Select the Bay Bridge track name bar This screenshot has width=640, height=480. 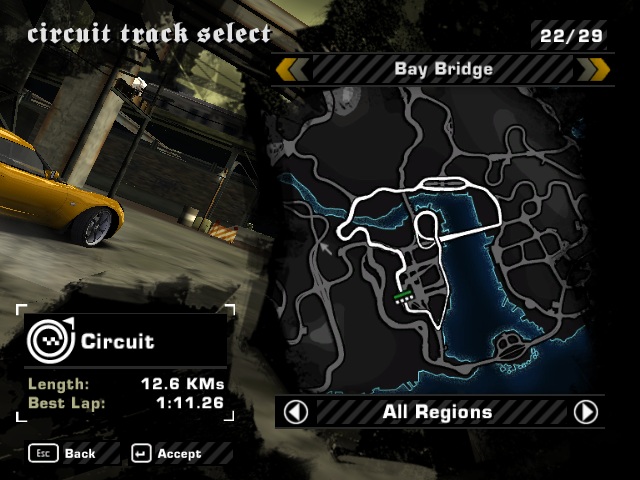443,69
